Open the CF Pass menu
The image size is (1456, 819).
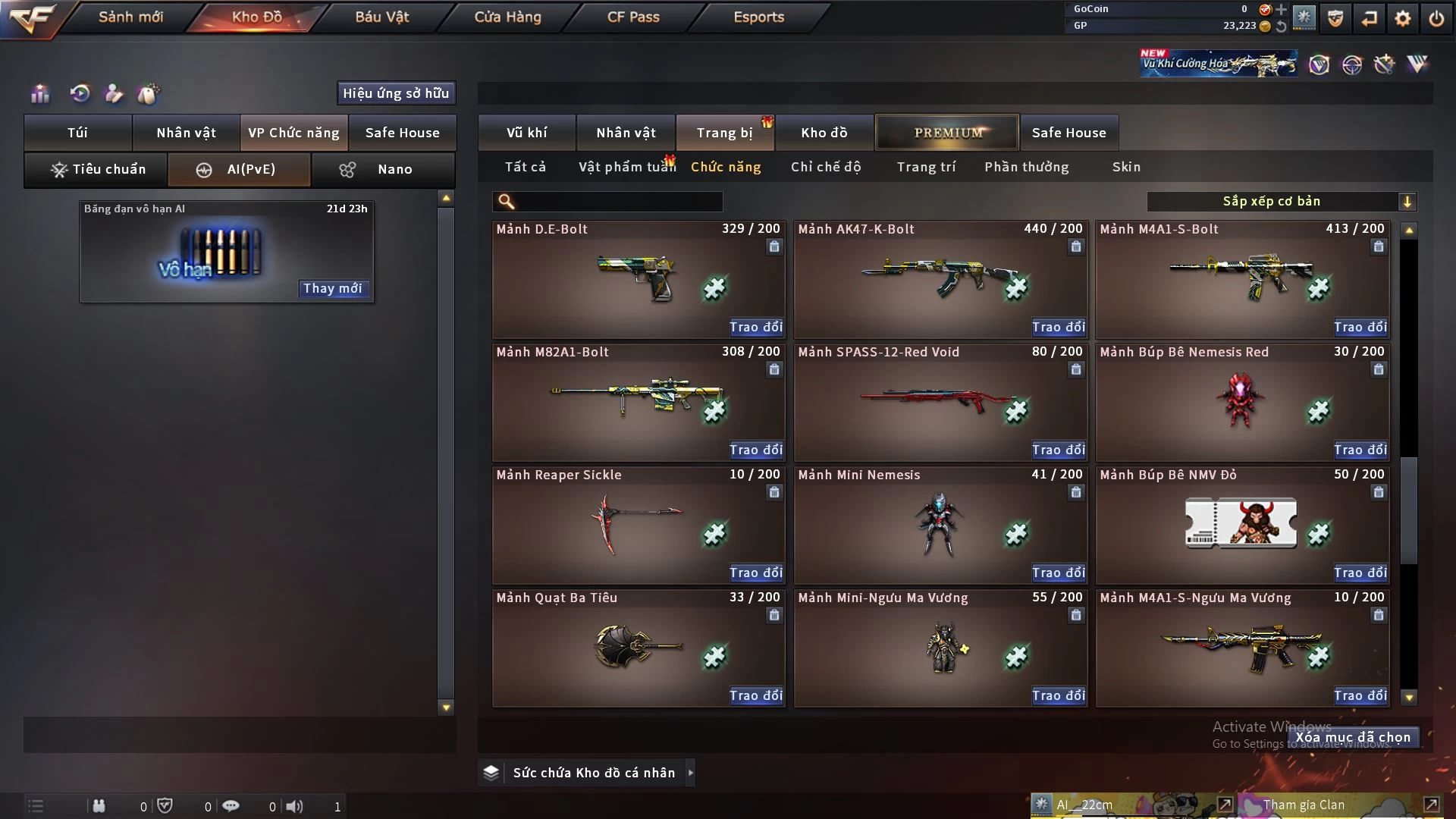pyautogui.click(x=633, y=17)
